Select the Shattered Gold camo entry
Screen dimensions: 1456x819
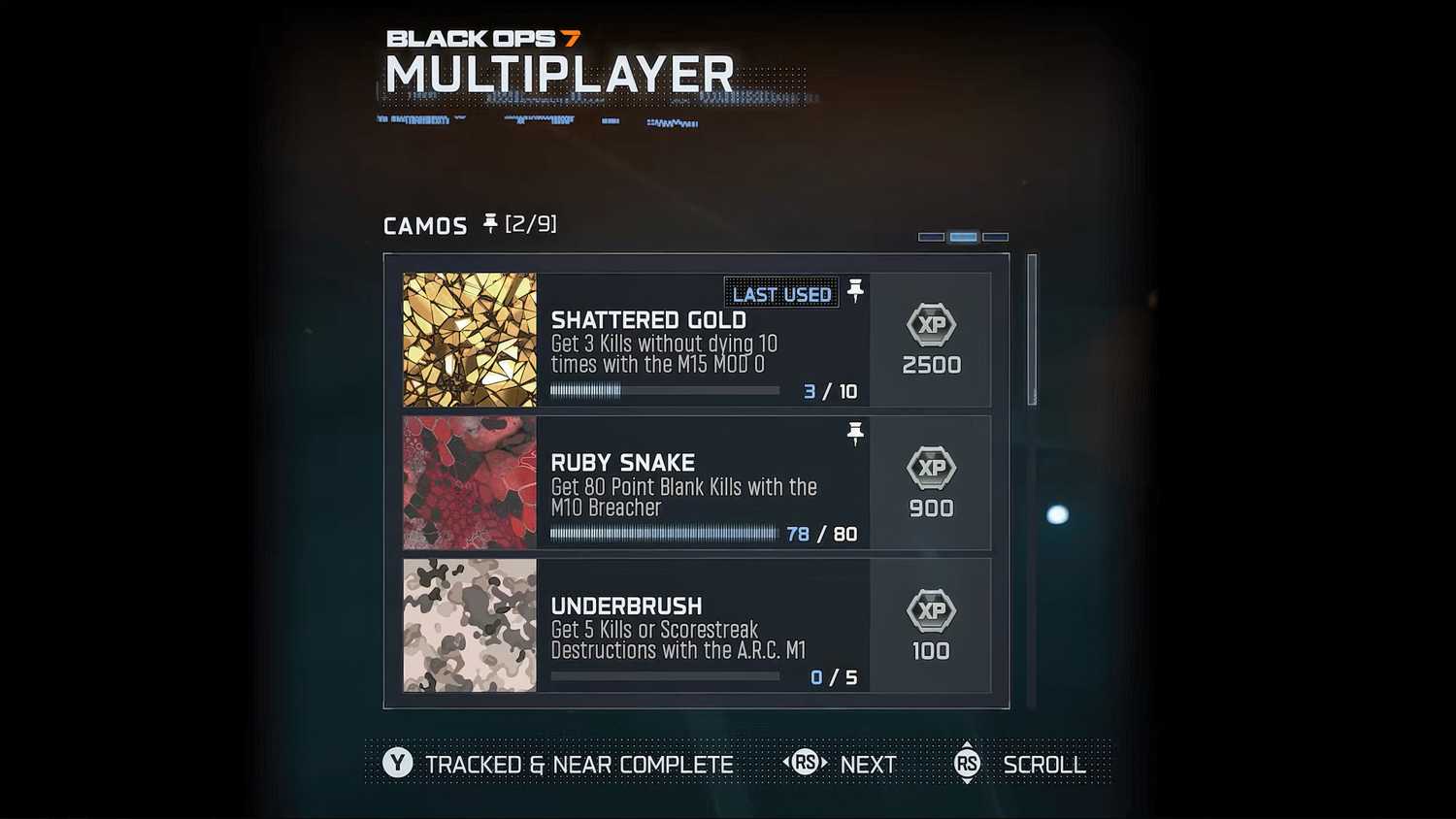click(x=695, y=340)
